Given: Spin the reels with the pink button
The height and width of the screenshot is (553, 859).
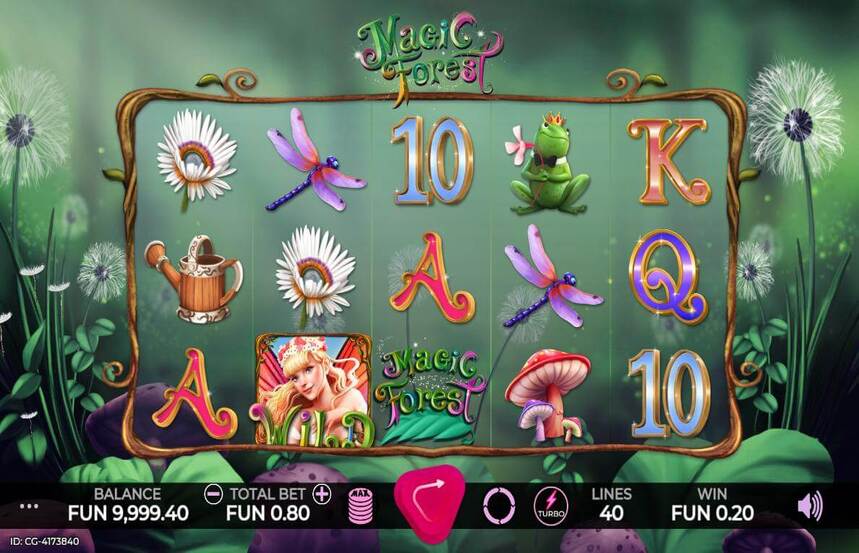Looking at the screenshot, I should tap(430, 503).
